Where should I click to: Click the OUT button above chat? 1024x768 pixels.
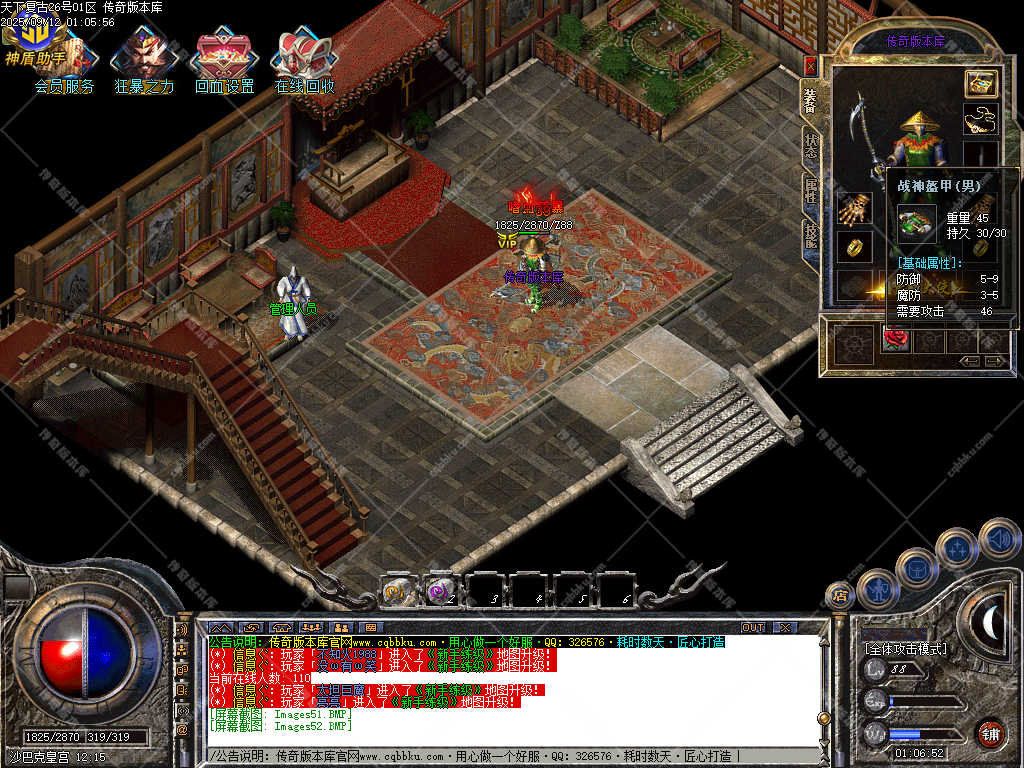click(752, 627)
